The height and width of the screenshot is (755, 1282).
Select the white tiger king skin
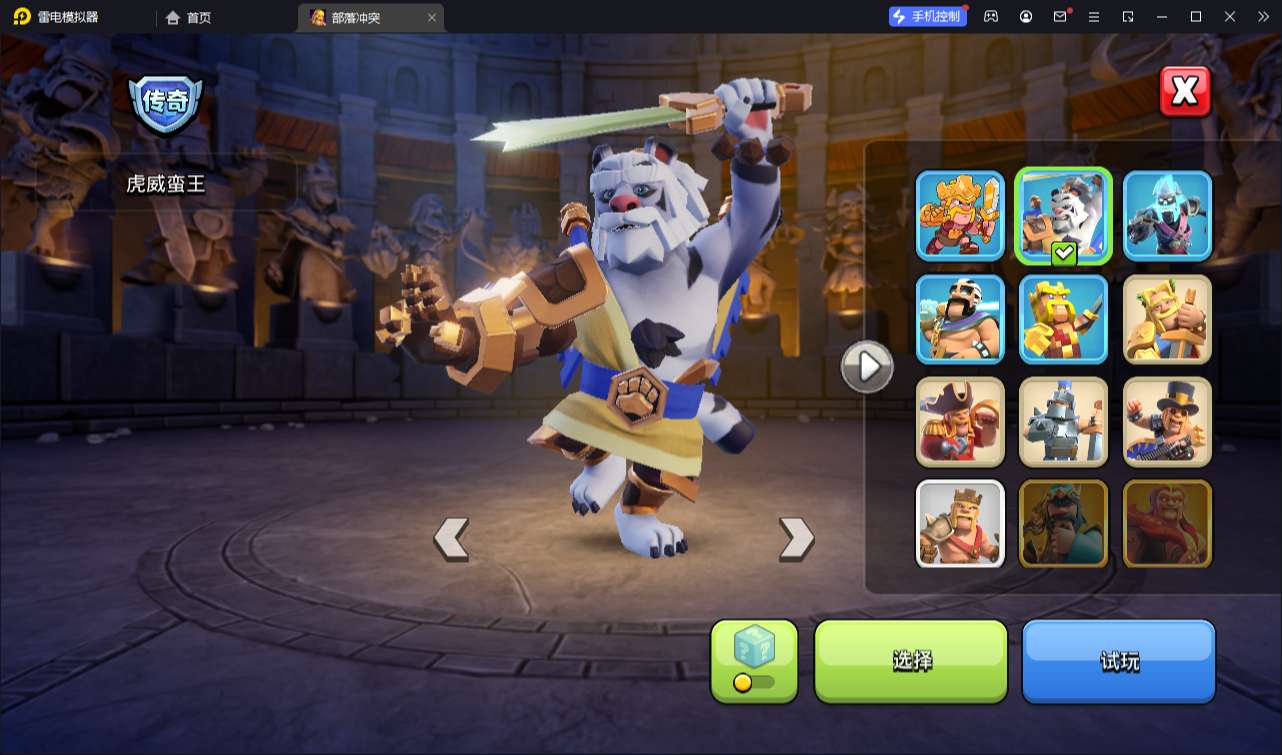pos(1063,216)
